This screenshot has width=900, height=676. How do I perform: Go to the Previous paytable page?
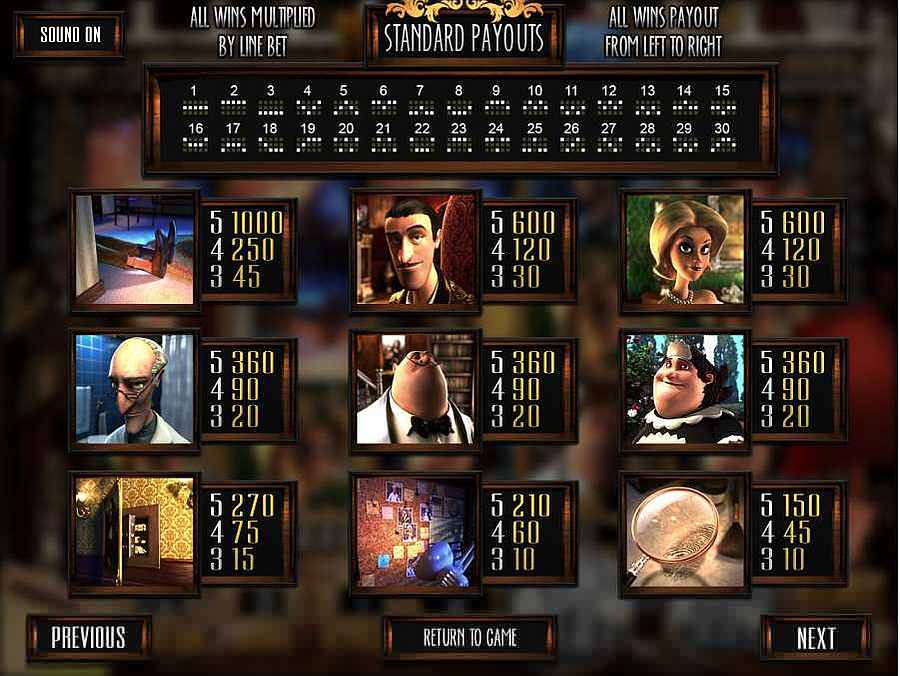click(x=89, y=637)
